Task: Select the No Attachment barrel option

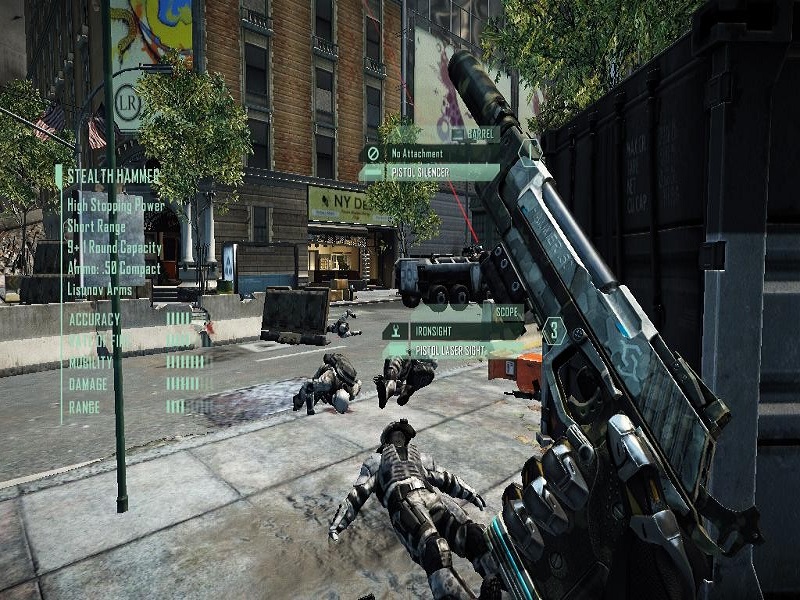Action: pos(430,154)
